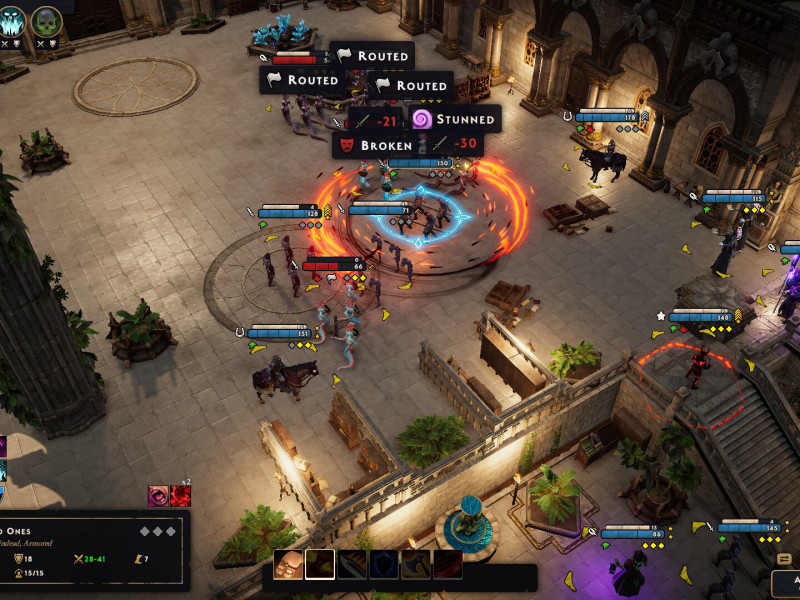The width and height of the screenshot is (800, 600).
Task: Trigger the red slash ability
Action: pos(447,565)
